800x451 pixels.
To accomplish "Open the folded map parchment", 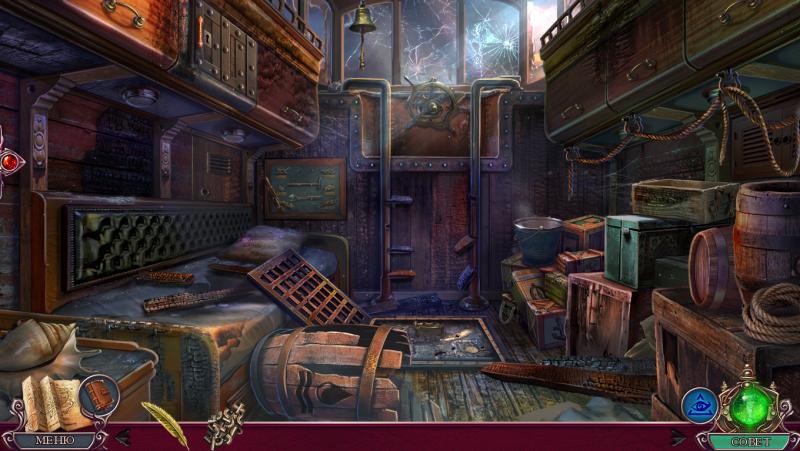I will (51, 401).
